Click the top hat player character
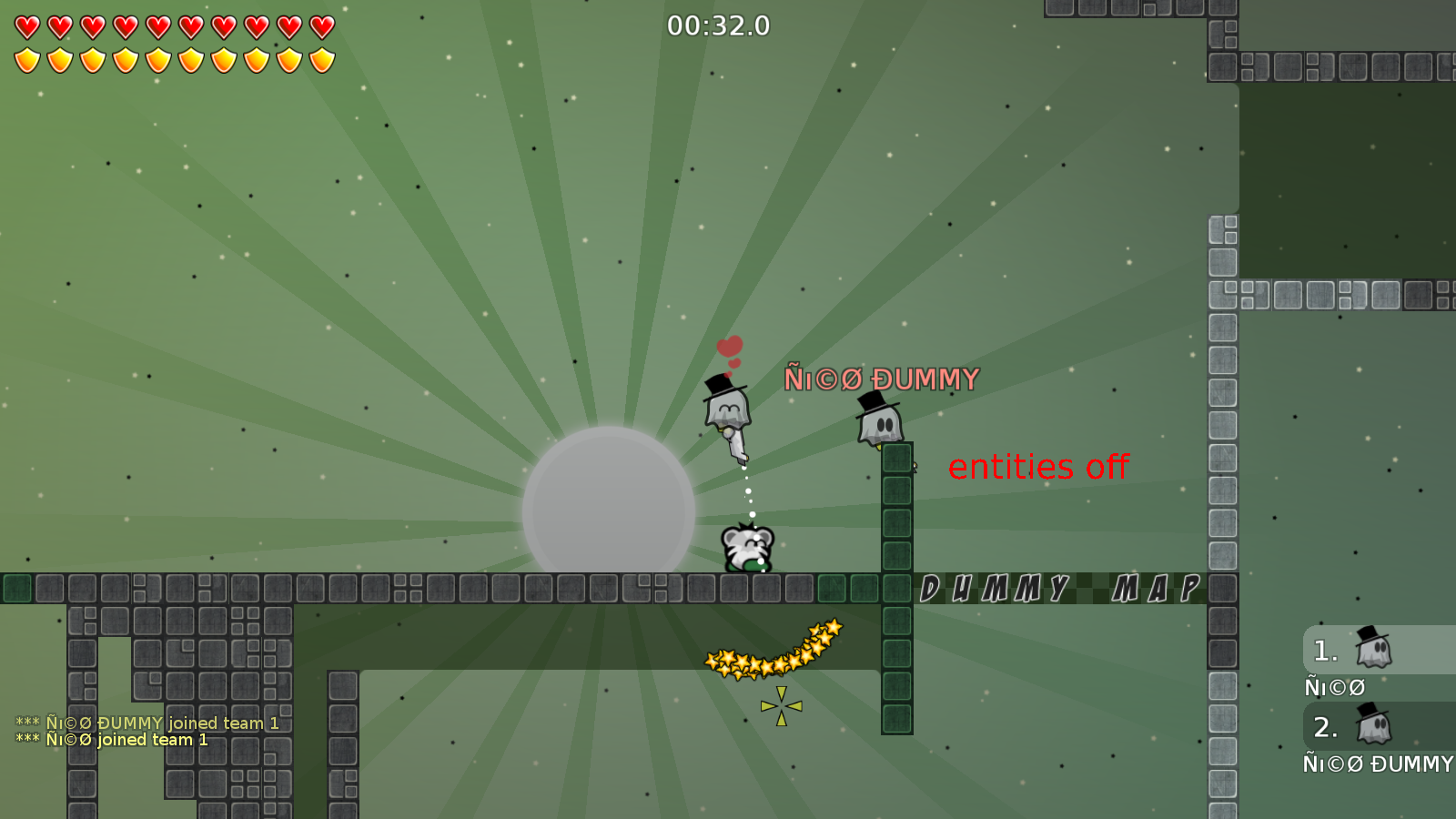This screenshot has height=819, width=1456. click(725, 409)
